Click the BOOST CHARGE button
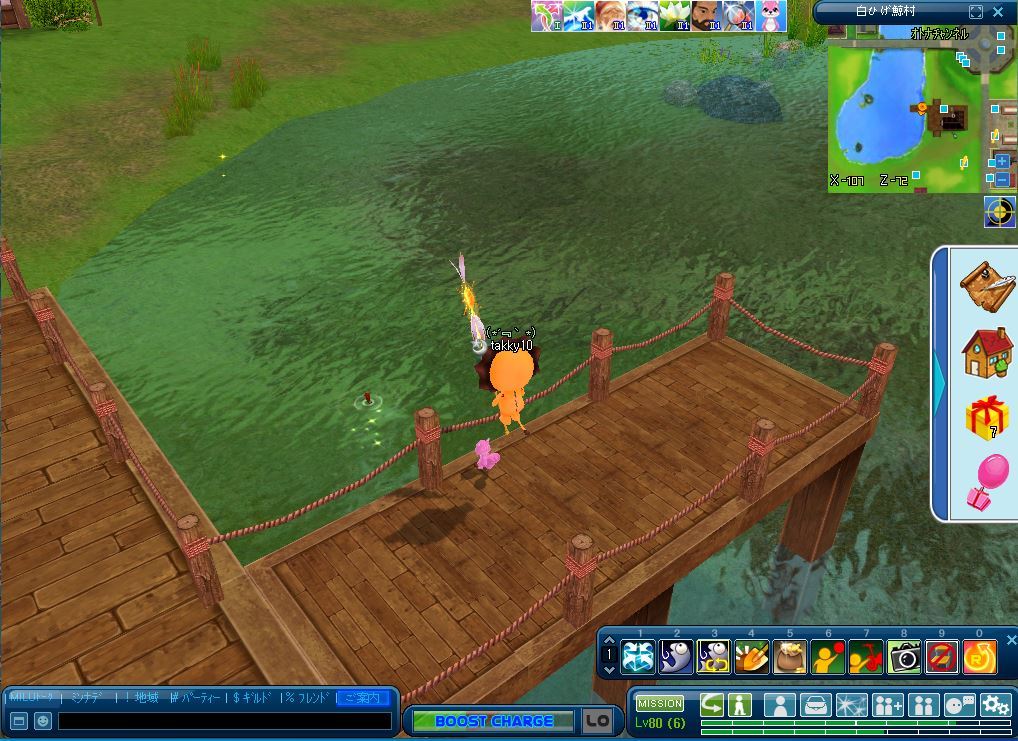The width and height of the screenshot is (1018, 741). point(494,721)
